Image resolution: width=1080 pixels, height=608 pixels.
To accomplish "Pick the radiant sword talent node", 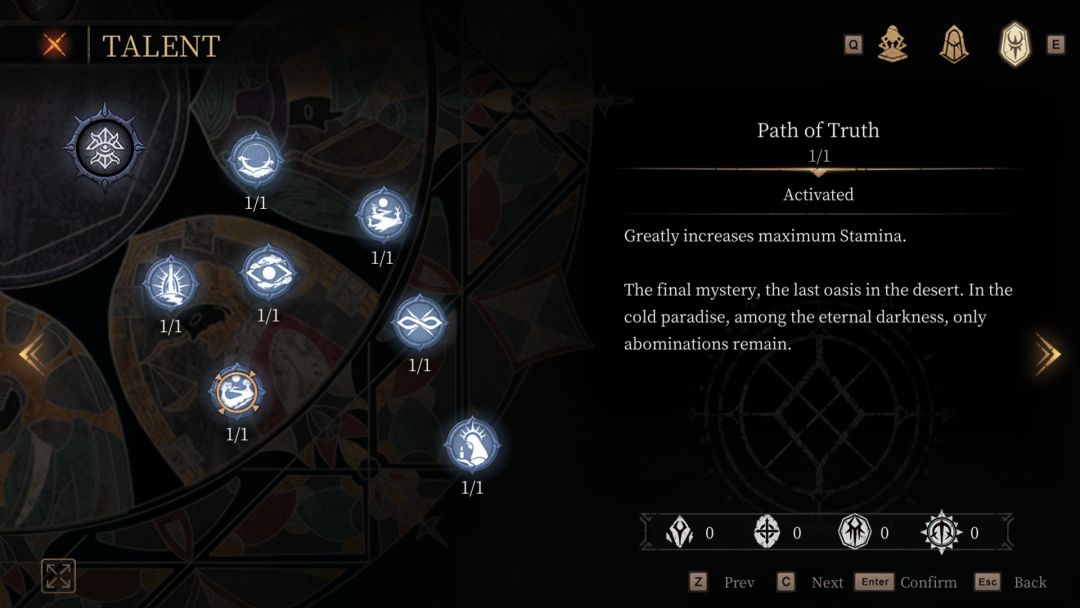I will (x=171, y=283).
